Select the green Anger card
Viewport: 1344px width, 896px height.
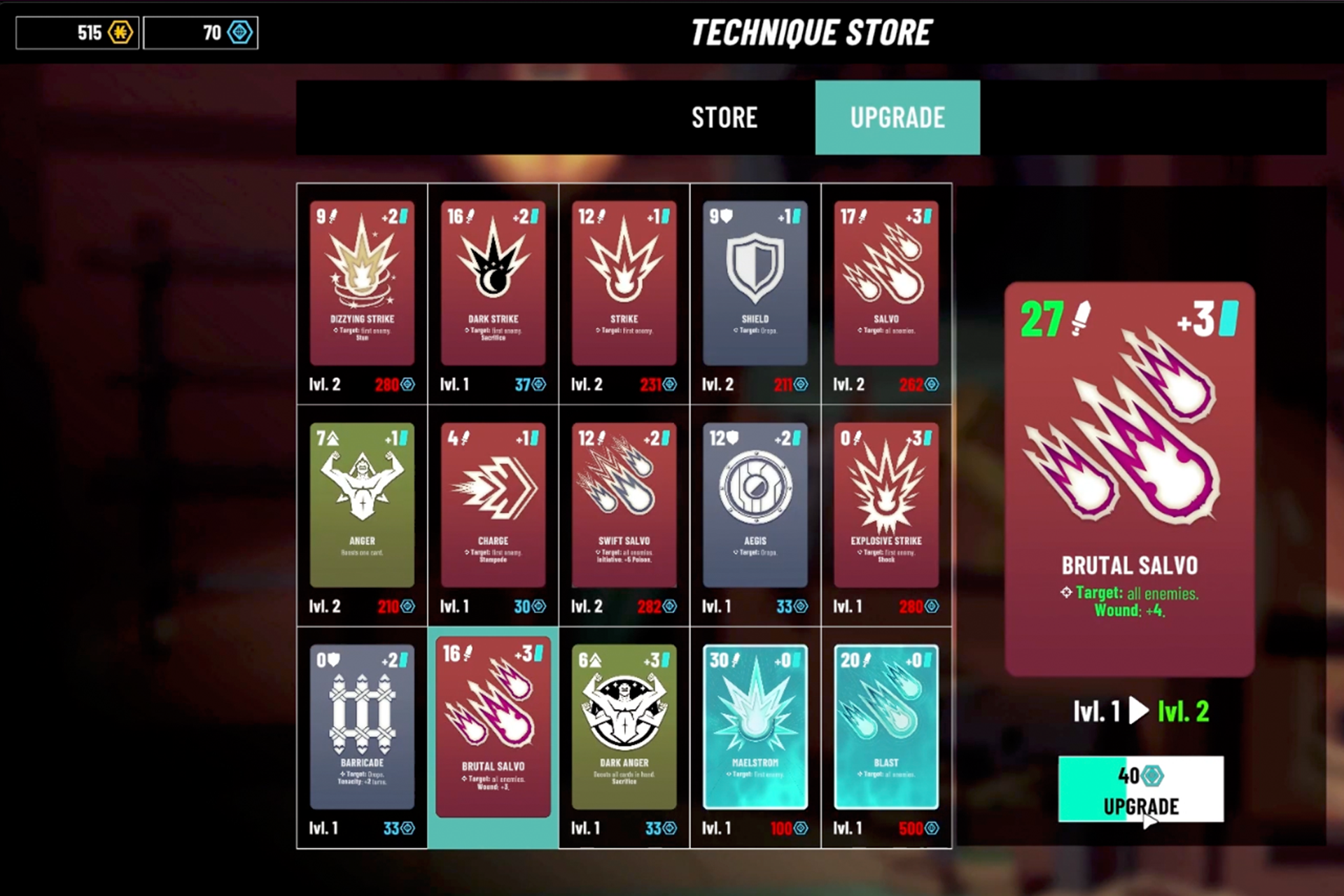[x=362, y=505]
